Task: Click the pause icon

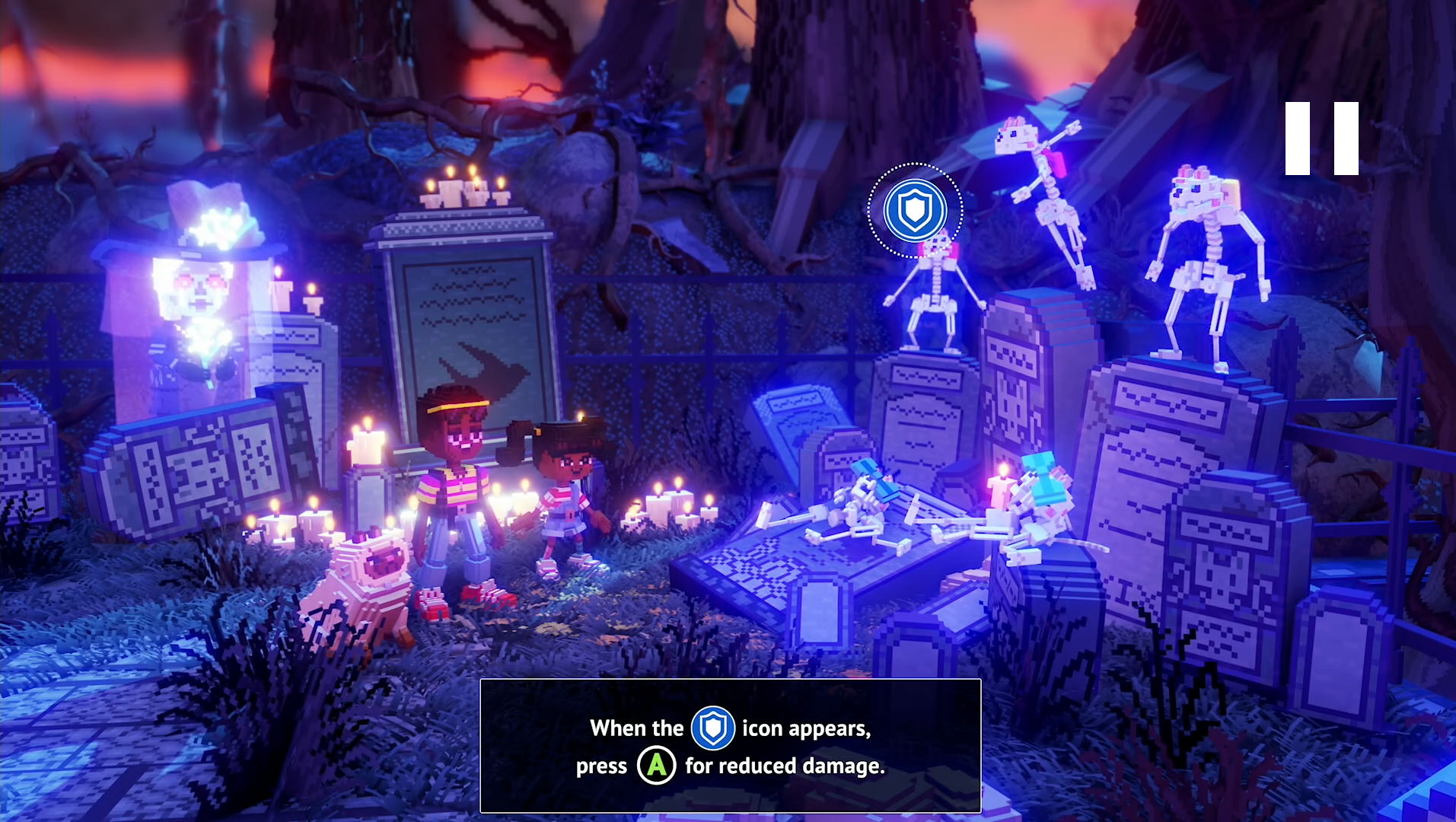Action: click(1321, 139)
